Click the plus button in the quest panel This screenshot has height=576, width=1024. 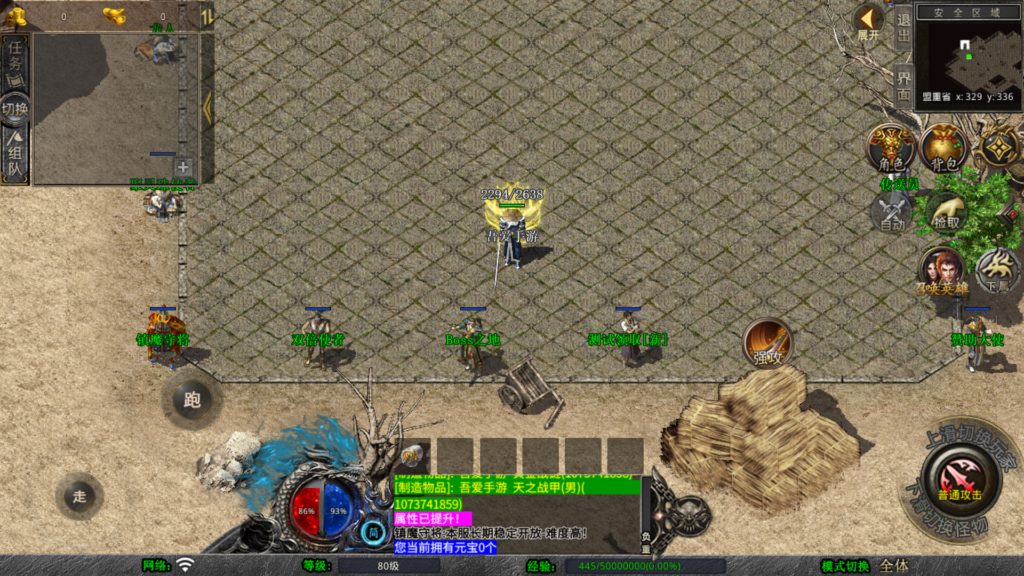click(183, 168)
